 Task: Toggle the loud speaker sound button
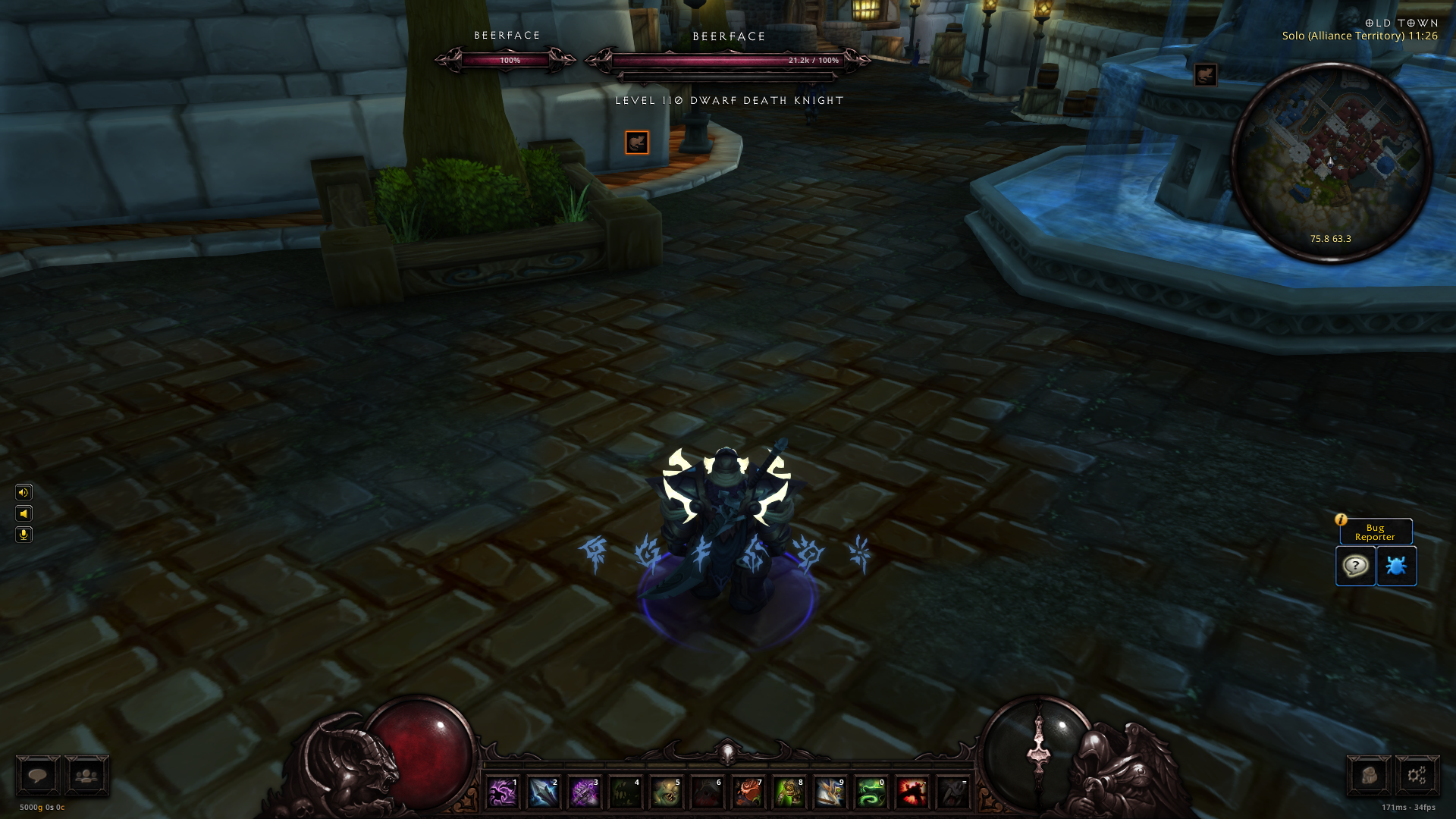coord(24,492)
